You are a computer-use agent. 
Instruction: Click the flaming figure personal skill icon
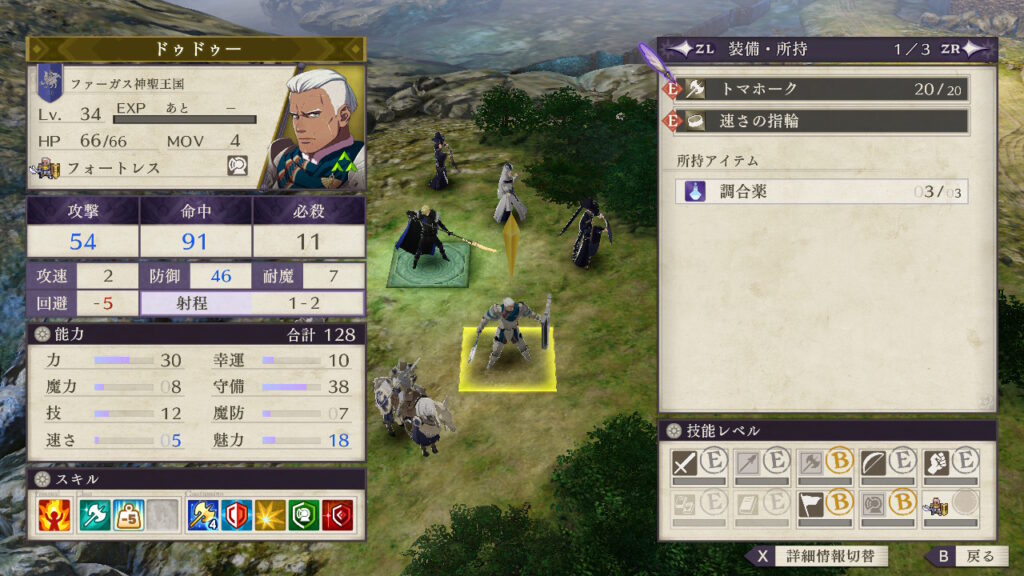click(x=52, y=515)
